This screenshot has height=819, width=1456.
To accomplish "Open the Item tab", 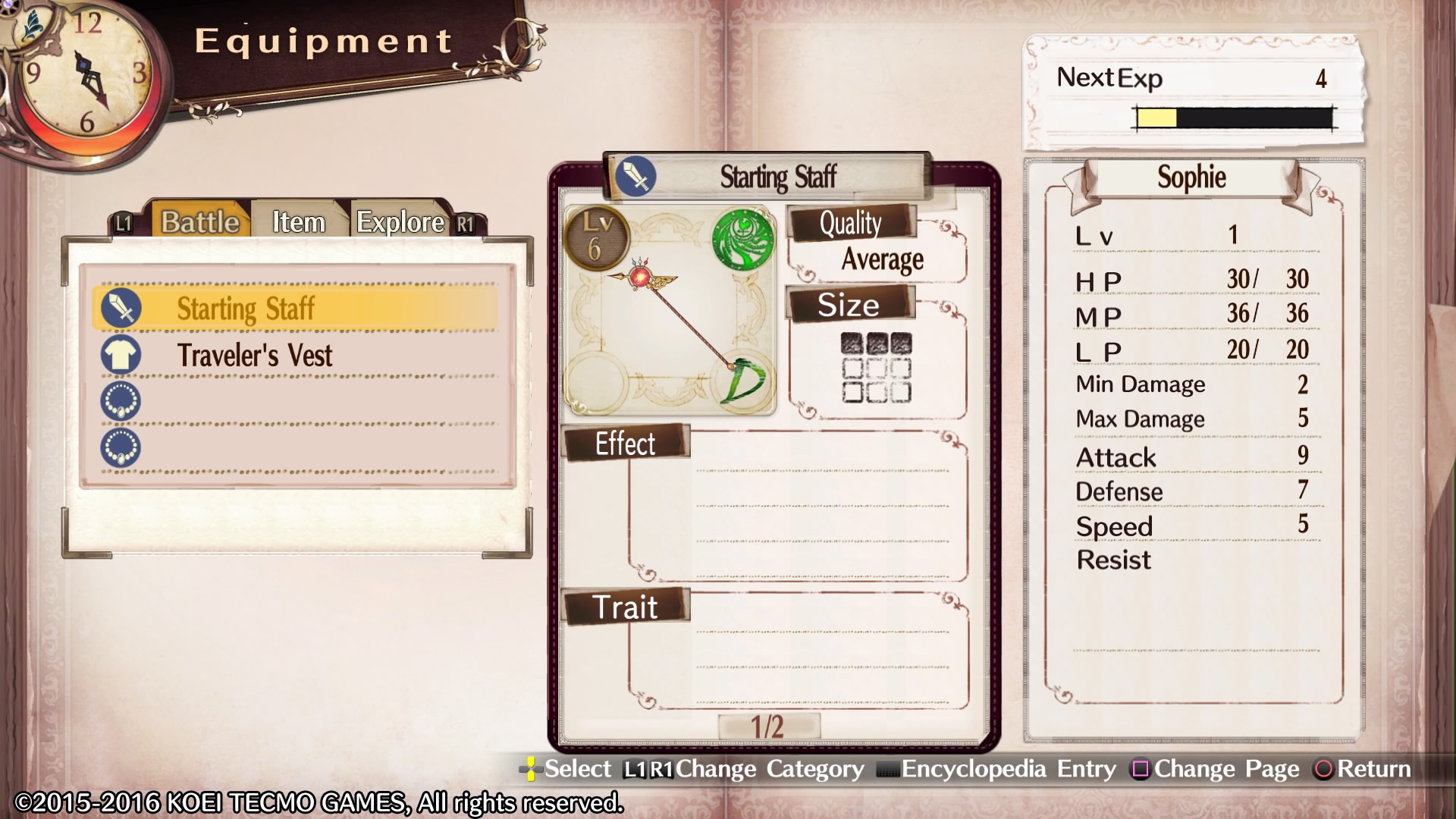I will point(299,222).
